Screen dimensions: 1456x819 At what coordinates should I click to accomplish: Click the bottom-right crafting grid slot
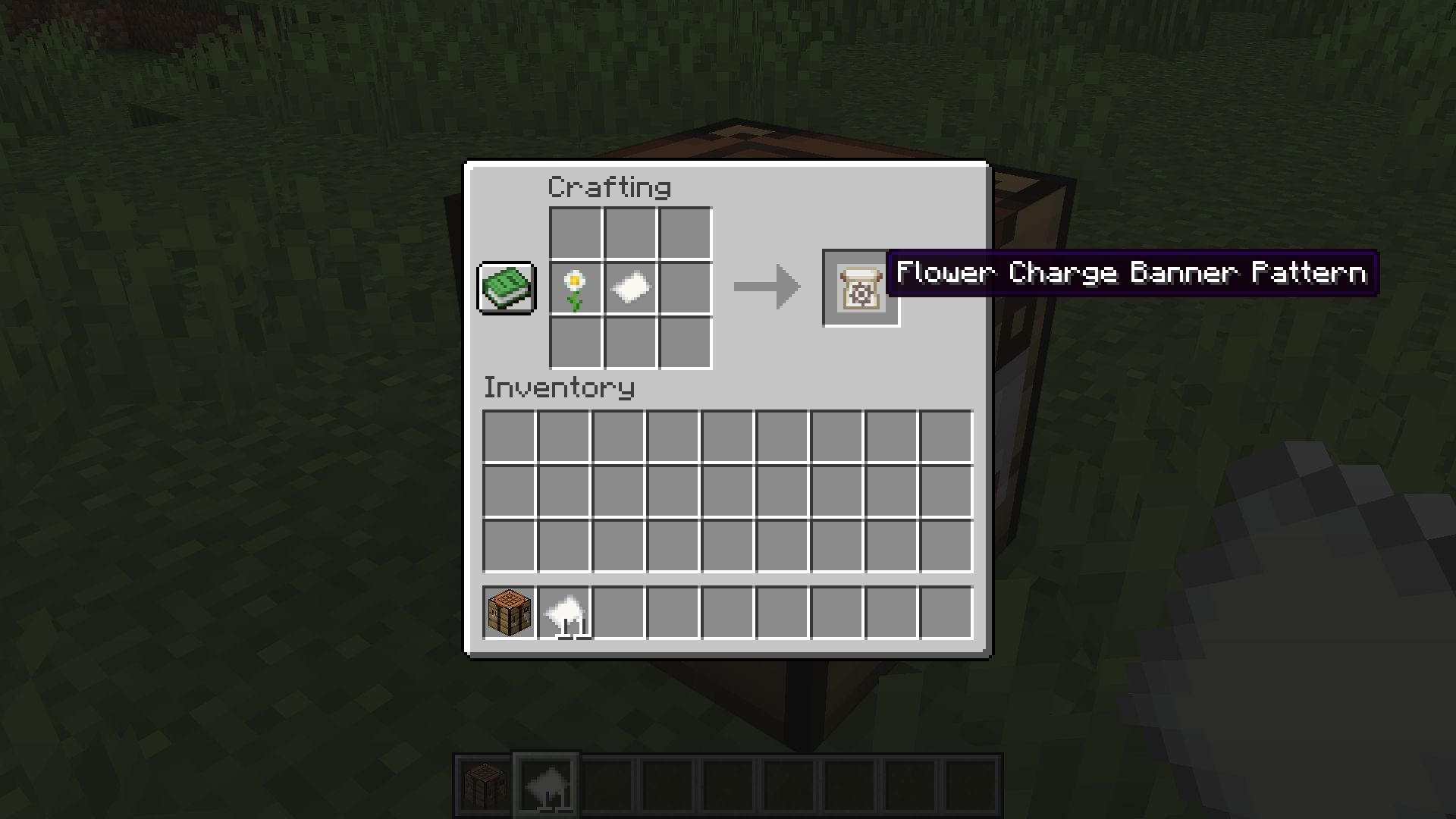point(683,340)
